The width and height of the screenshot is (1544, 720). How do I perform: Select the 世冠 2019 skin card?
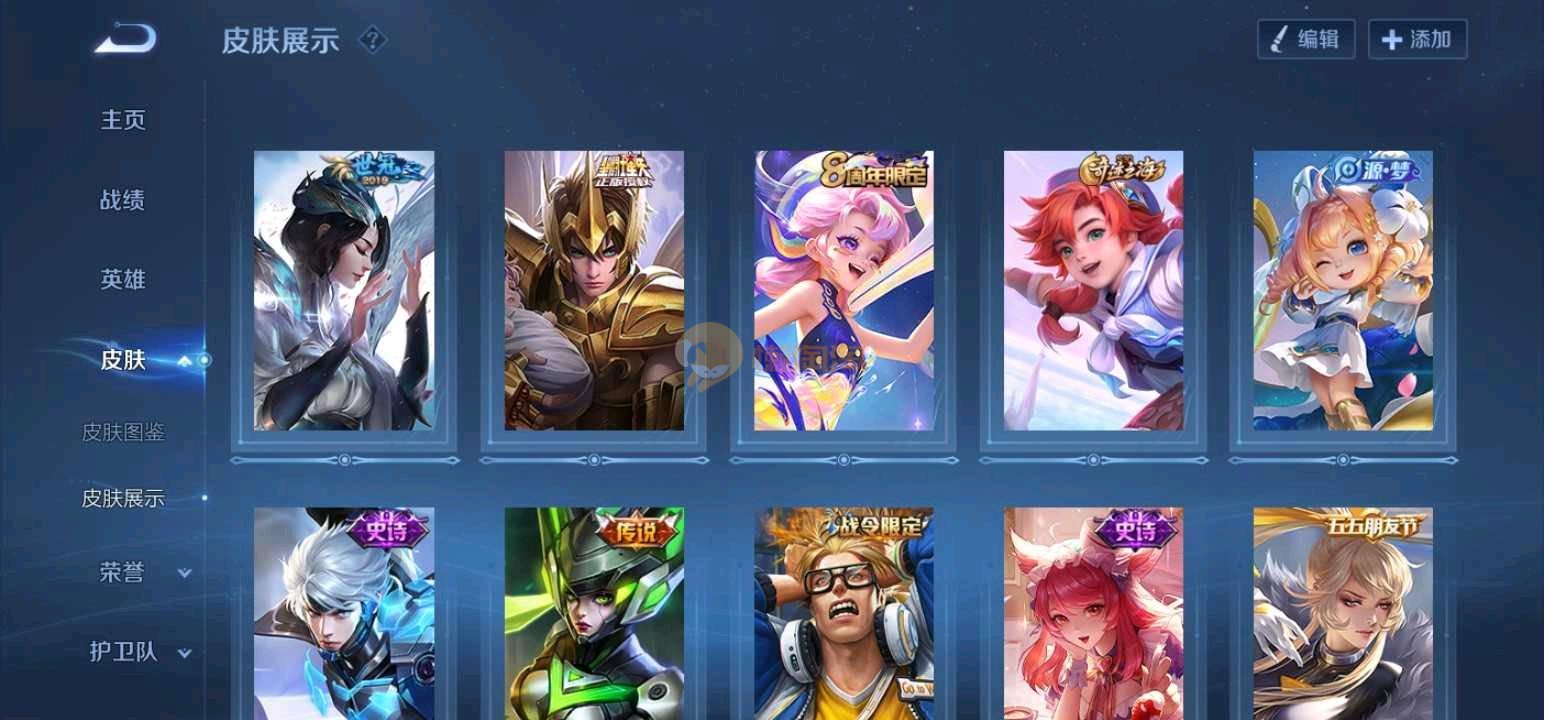(x=344, y=291)
